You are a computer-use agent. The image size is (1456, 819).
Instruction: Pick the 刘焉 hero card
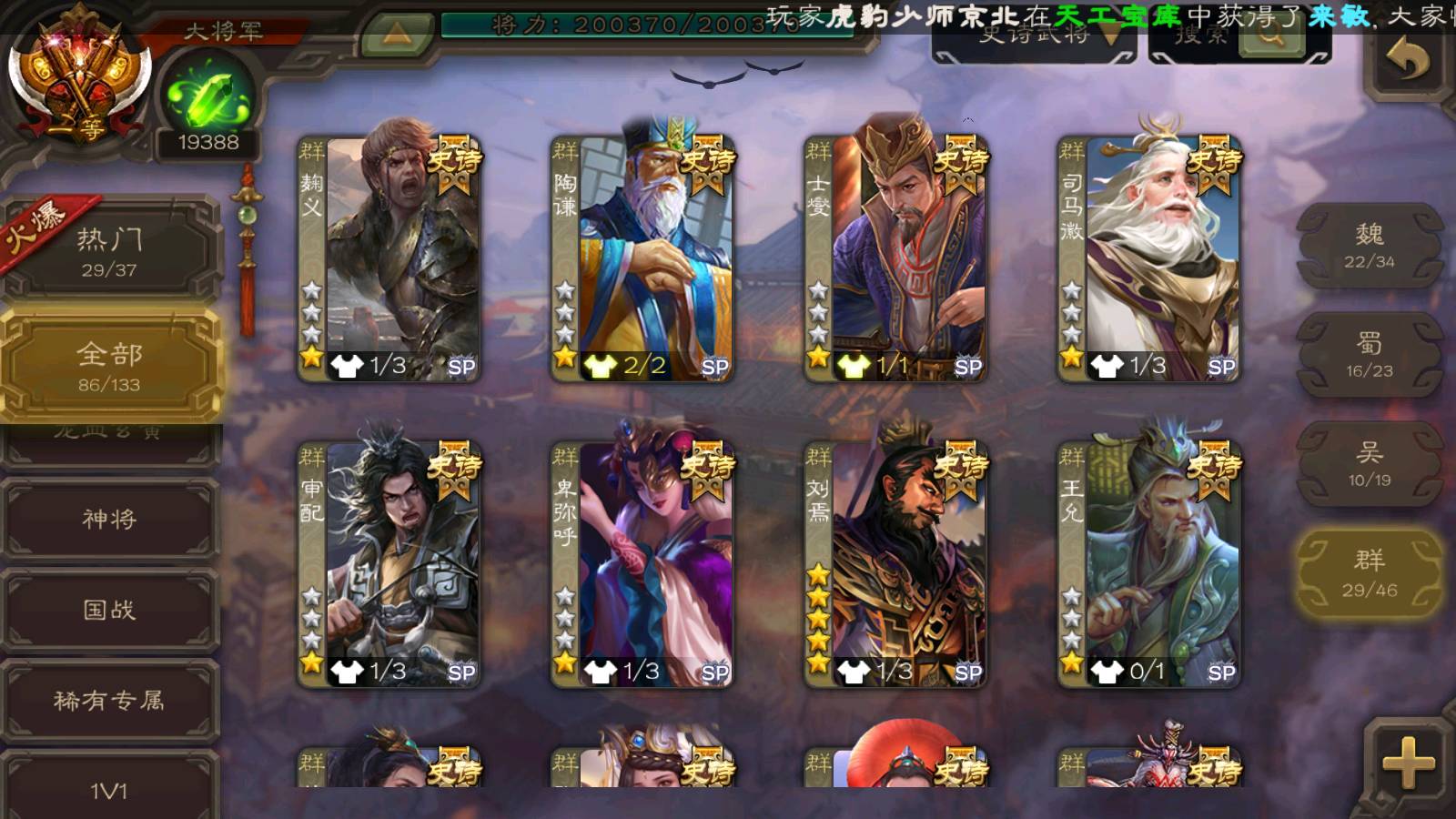click(x=897, y=564)
